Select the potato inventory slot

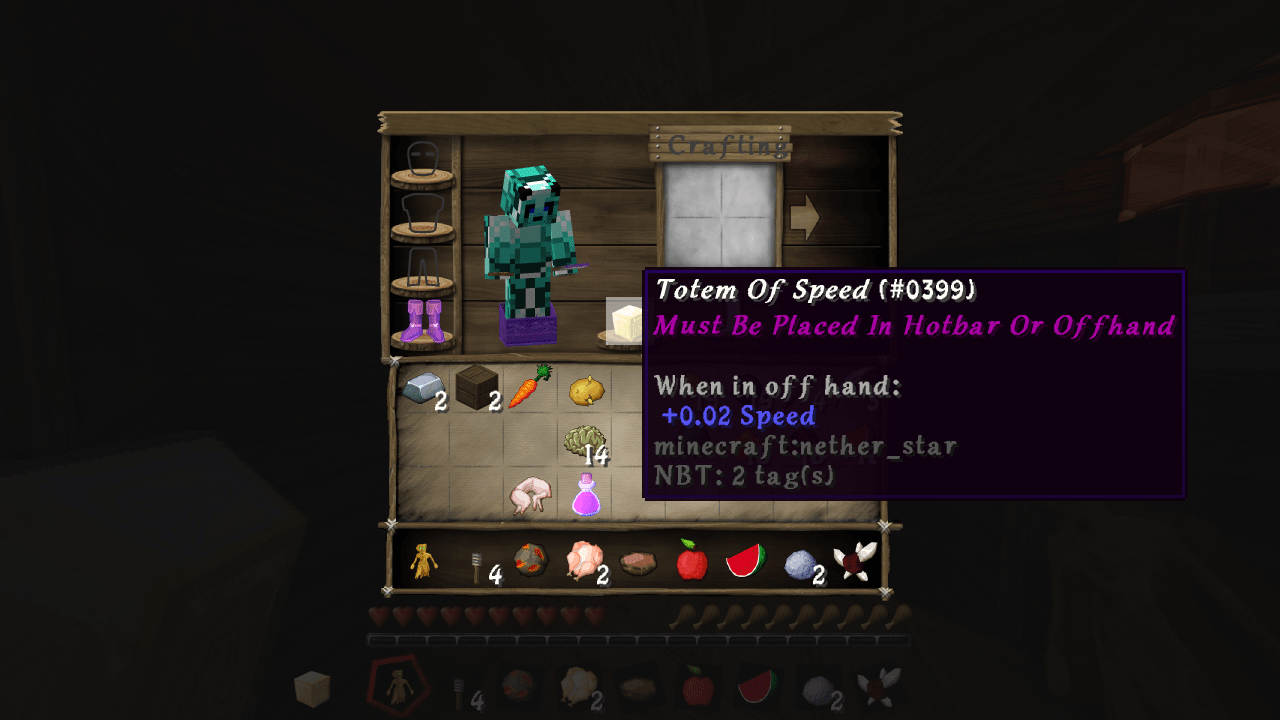point(585,390)
